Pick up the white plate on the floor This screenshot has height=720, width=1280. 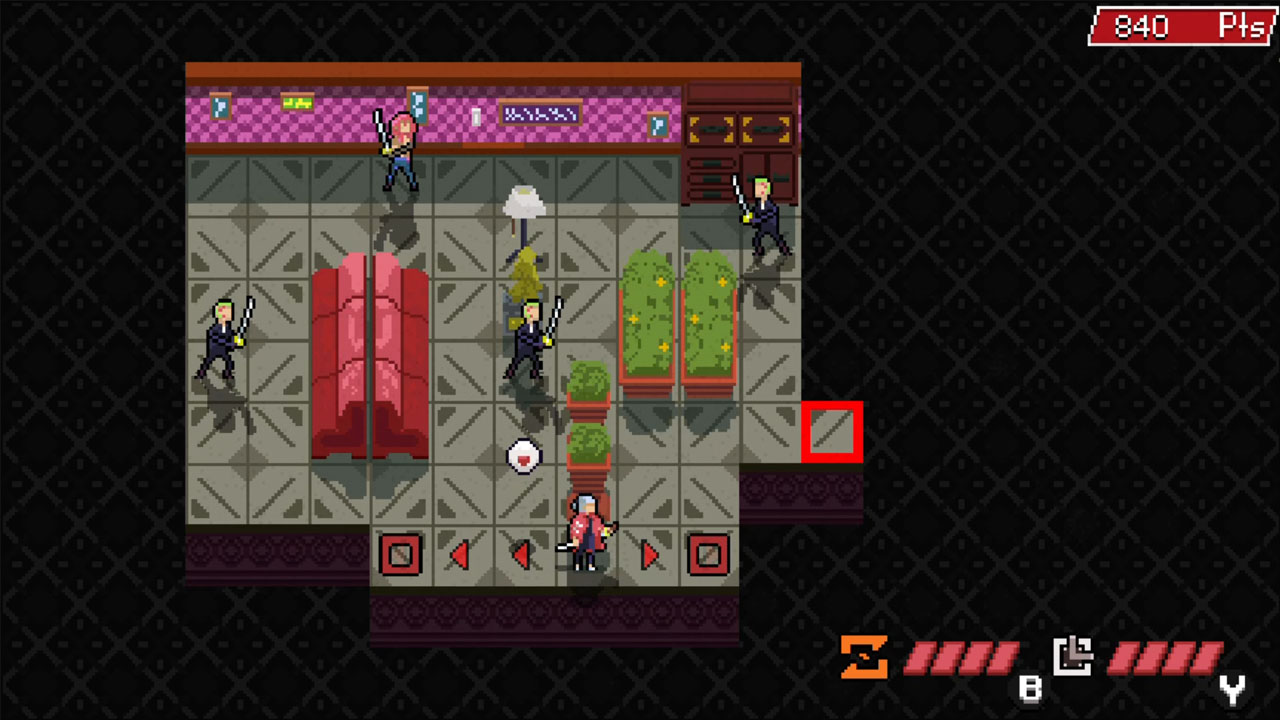tap(524, 456)
